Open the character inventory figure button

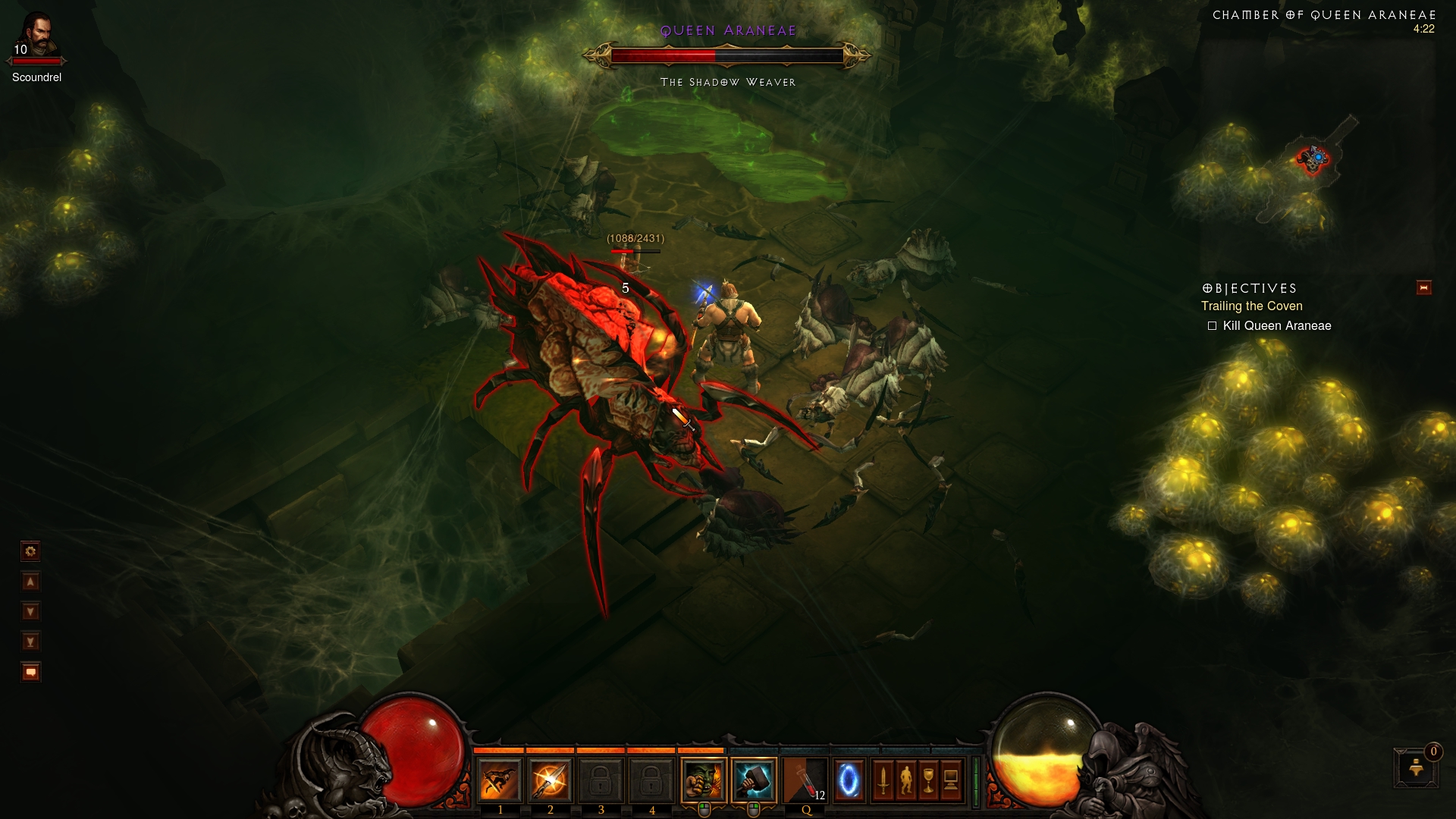click(x=905, y=780)
